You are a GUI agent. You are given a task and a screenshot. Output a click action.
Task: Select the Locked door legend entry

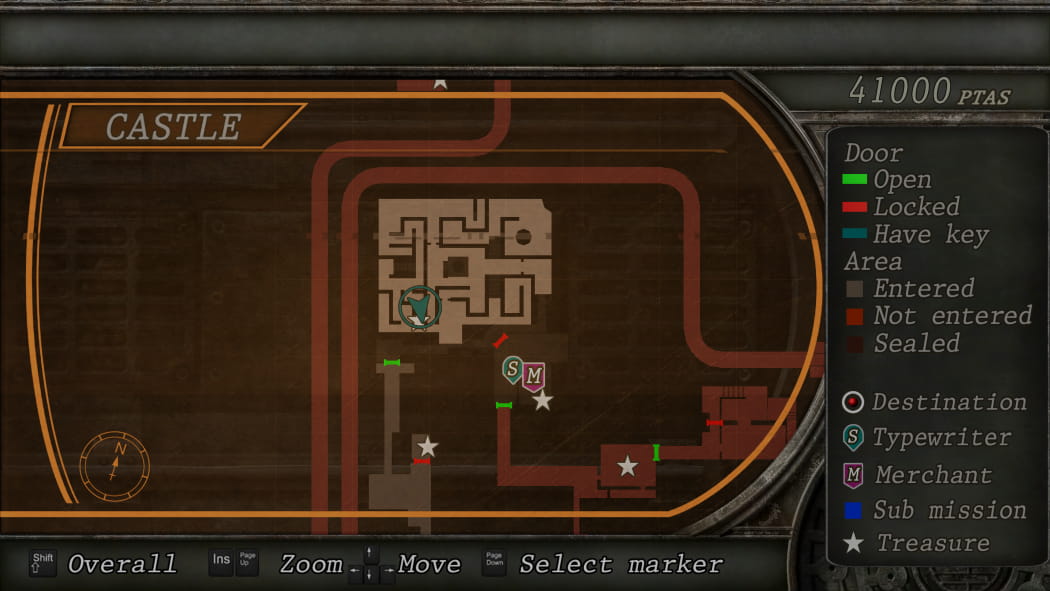[x=901, y=207]
